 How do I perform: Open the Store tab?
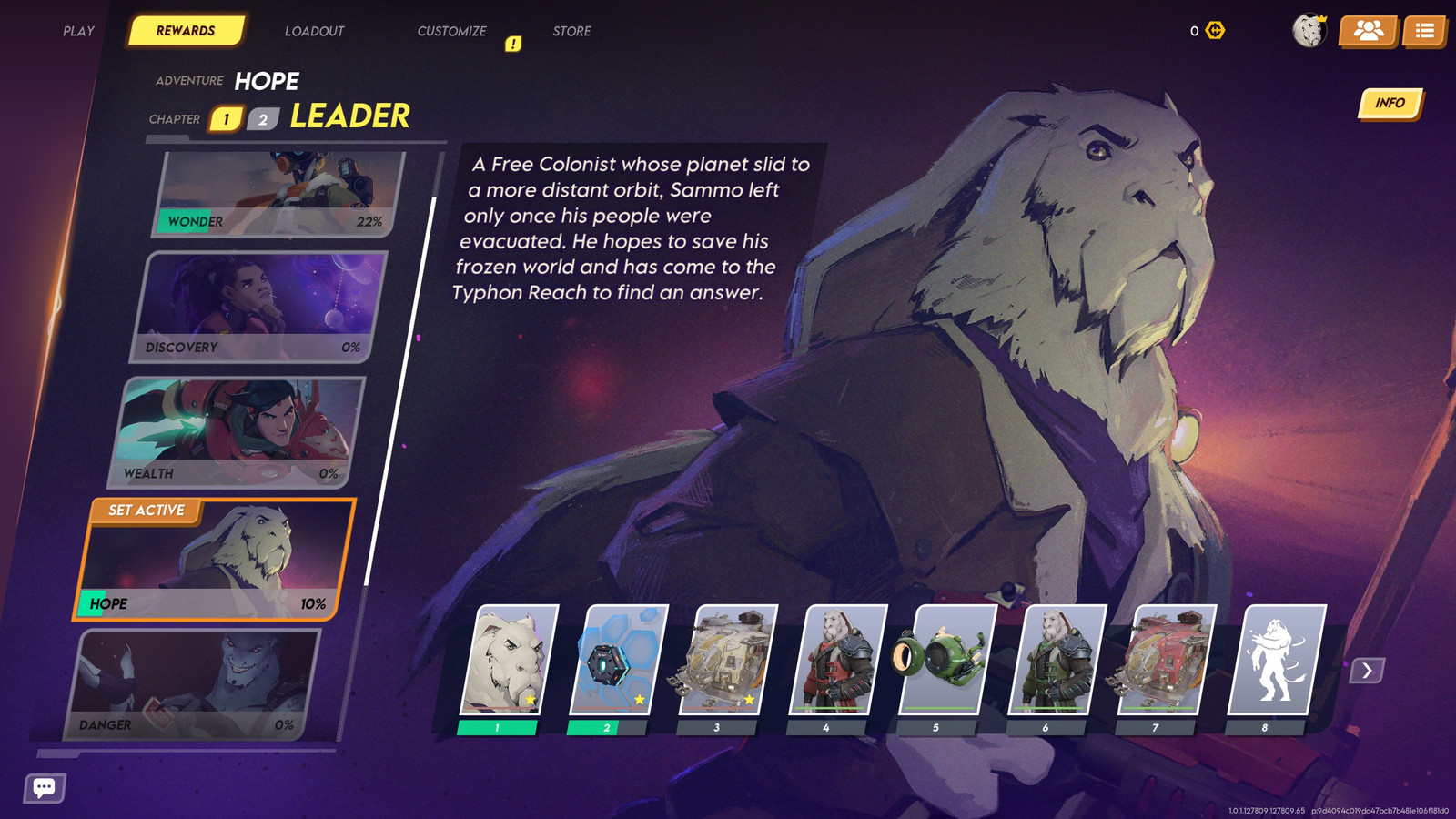(x=571, y=31)
